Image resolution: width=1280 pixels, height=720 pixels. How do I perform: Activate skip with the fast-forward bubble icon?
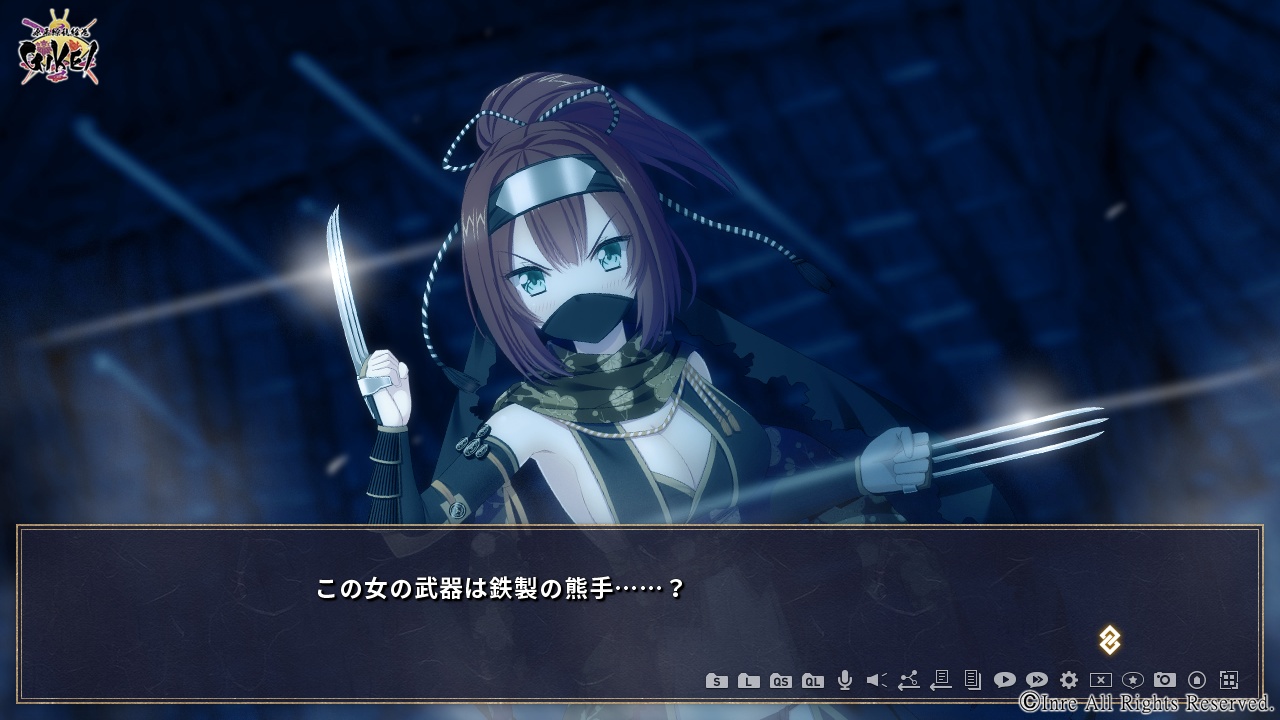[1037, 680]
